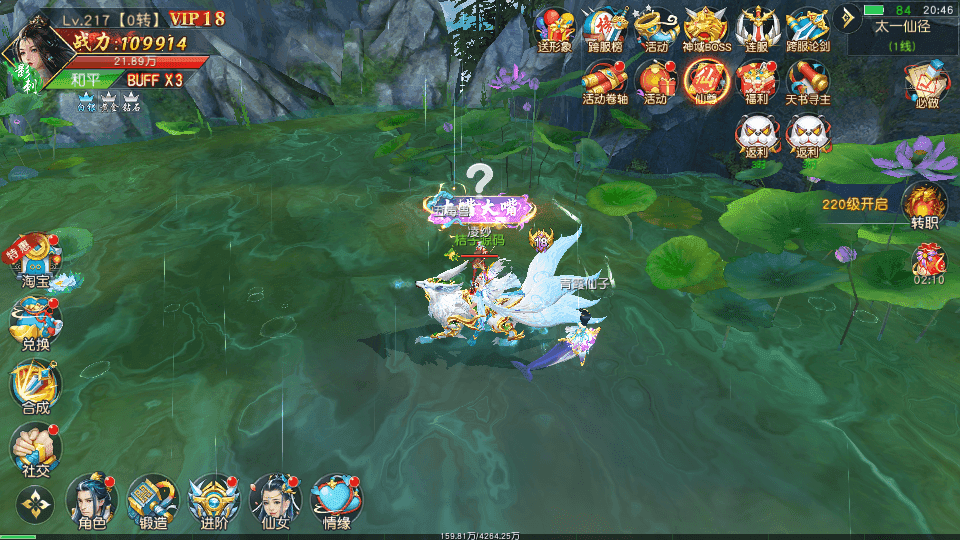This screenshot has width=960, height=540.
Task: Open the 锻造 forging menu
Action: (x=152, y=499)
